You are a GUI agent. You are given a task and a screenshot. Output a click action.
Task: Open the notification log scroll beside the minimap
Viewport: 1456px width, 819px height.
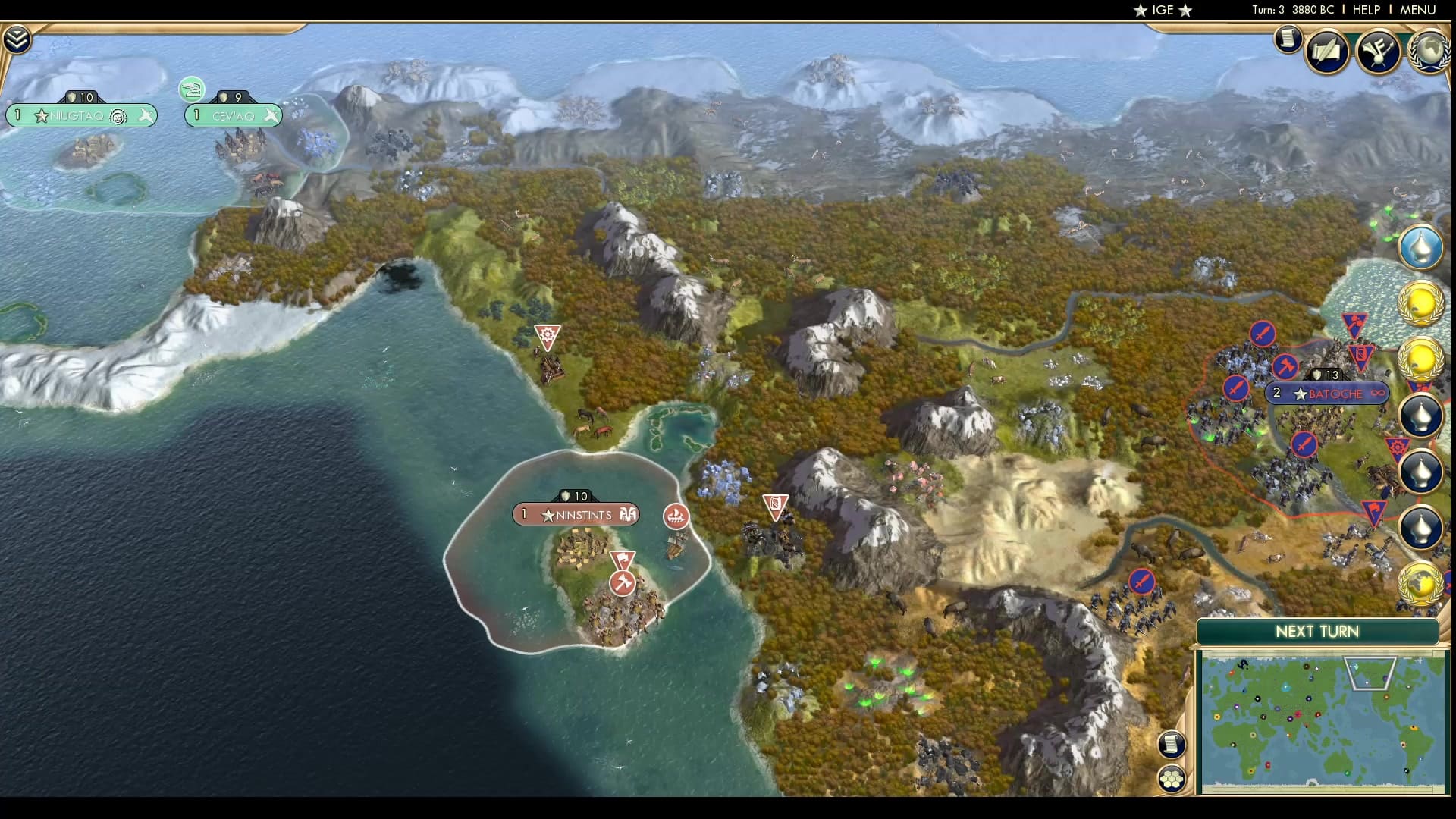(1172, 744)
